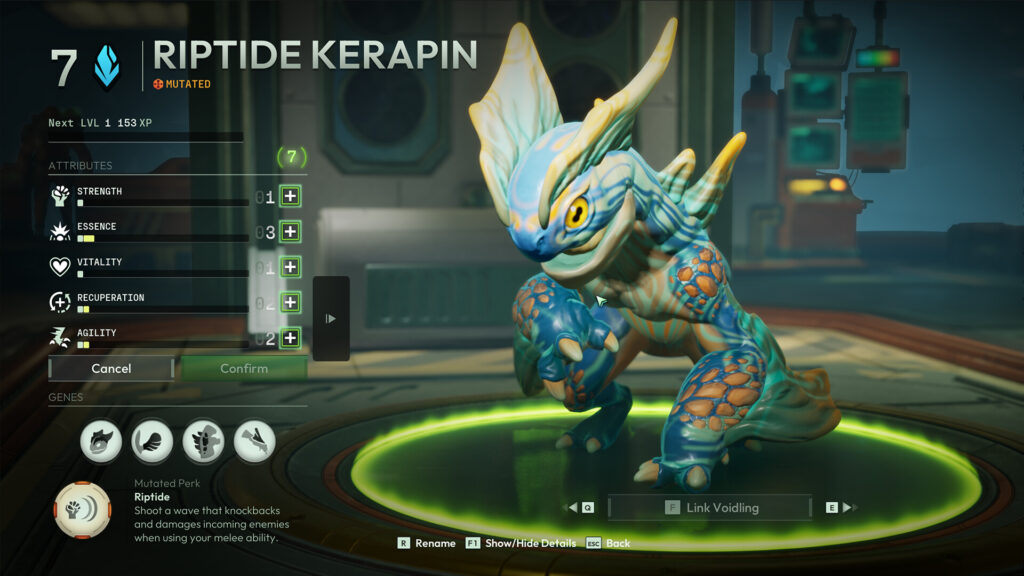
Task: Show the next Voidling with right arrow
Action: [841, 507]
